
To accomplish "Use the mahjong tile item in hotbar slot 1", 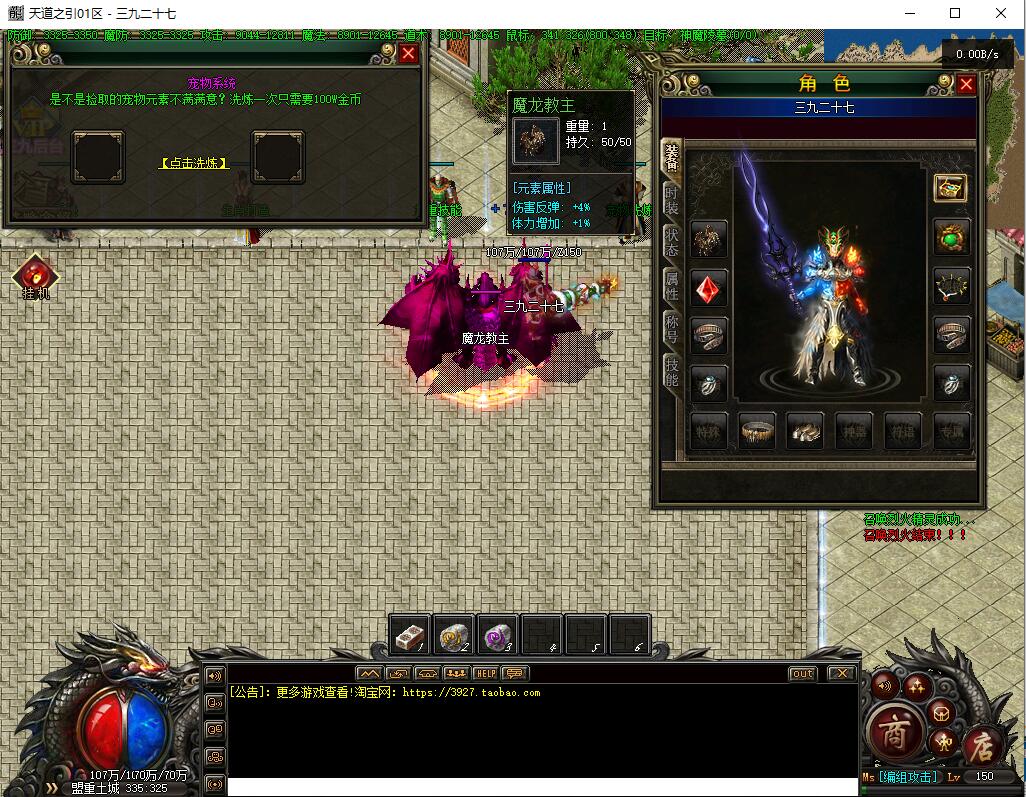I will tap(410, 634).
